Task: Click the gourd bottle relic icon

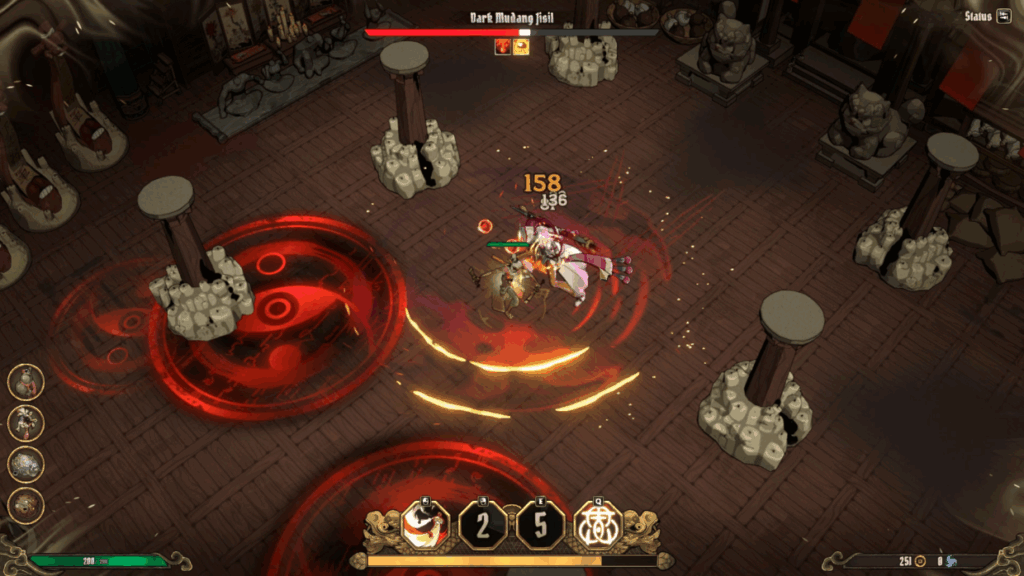Action: coord(26,381)
